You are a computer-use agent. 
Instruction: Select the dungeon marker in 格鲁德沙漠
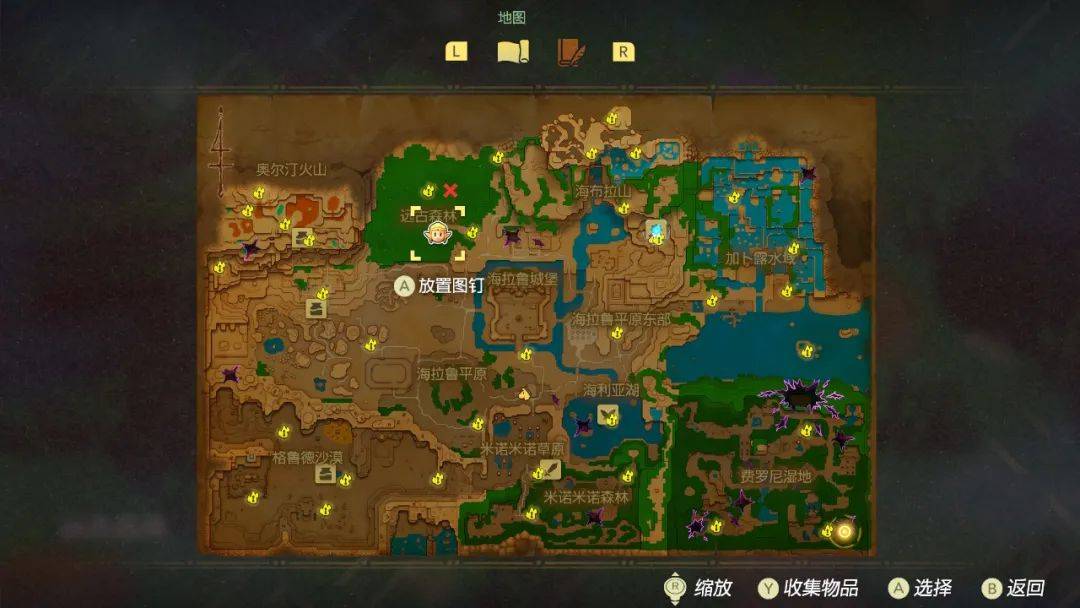point(325,473)
